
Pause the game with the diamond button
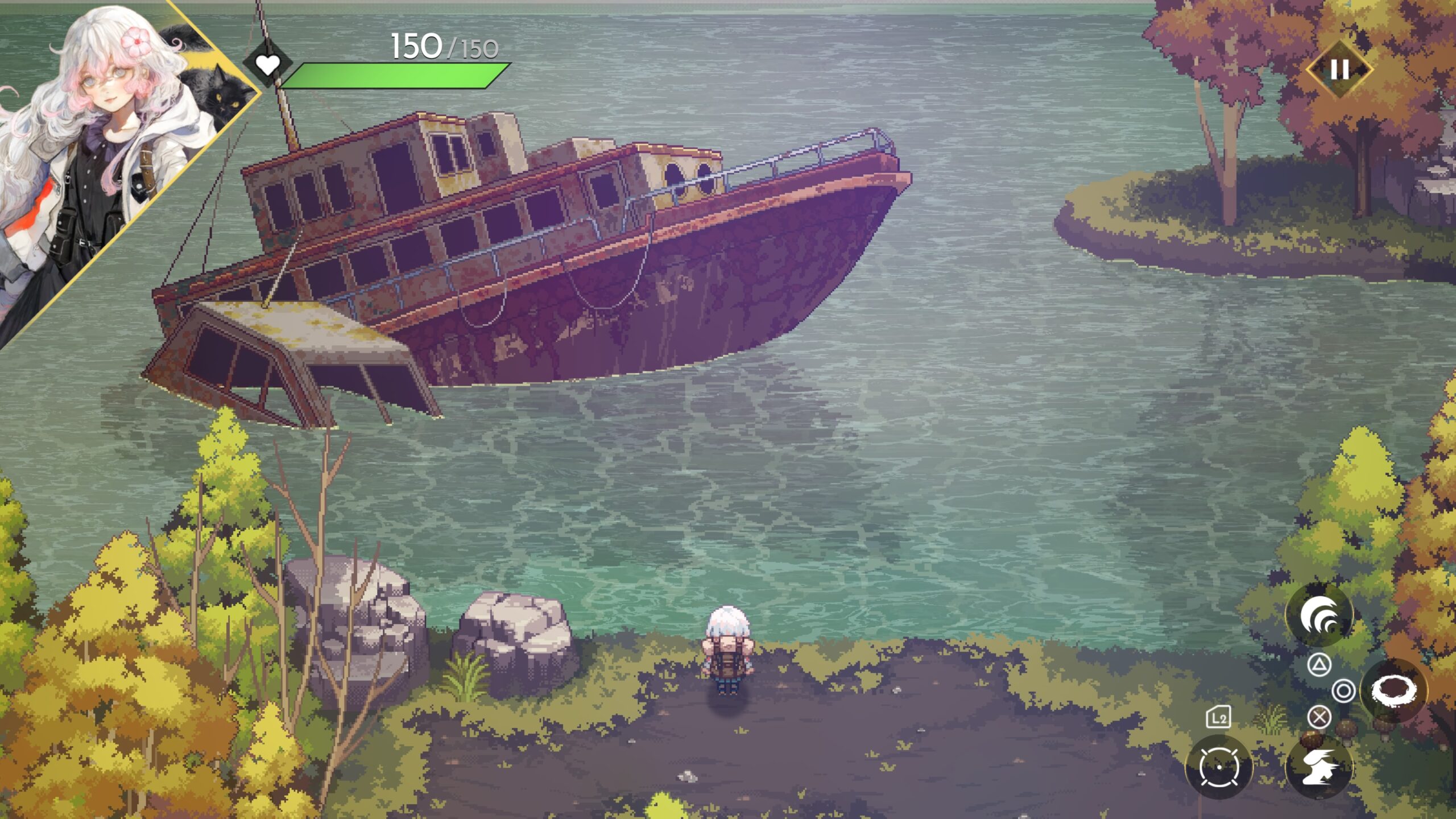tap(1339, 69)
